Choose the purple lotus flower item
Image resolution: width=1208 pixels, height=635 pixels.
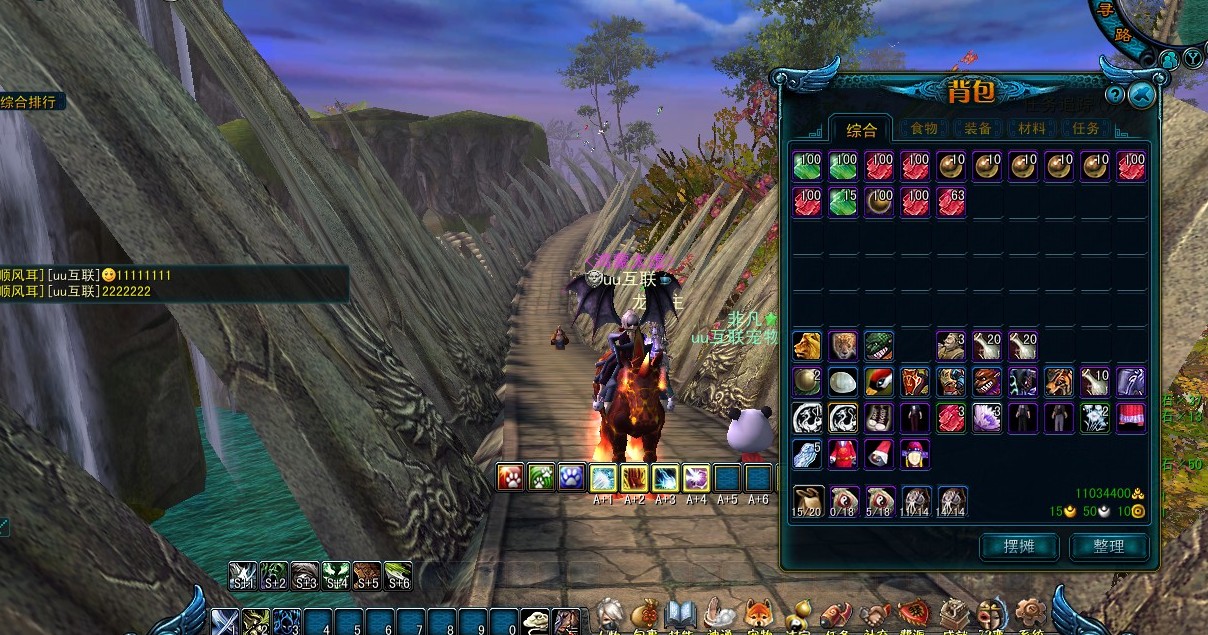987,418
